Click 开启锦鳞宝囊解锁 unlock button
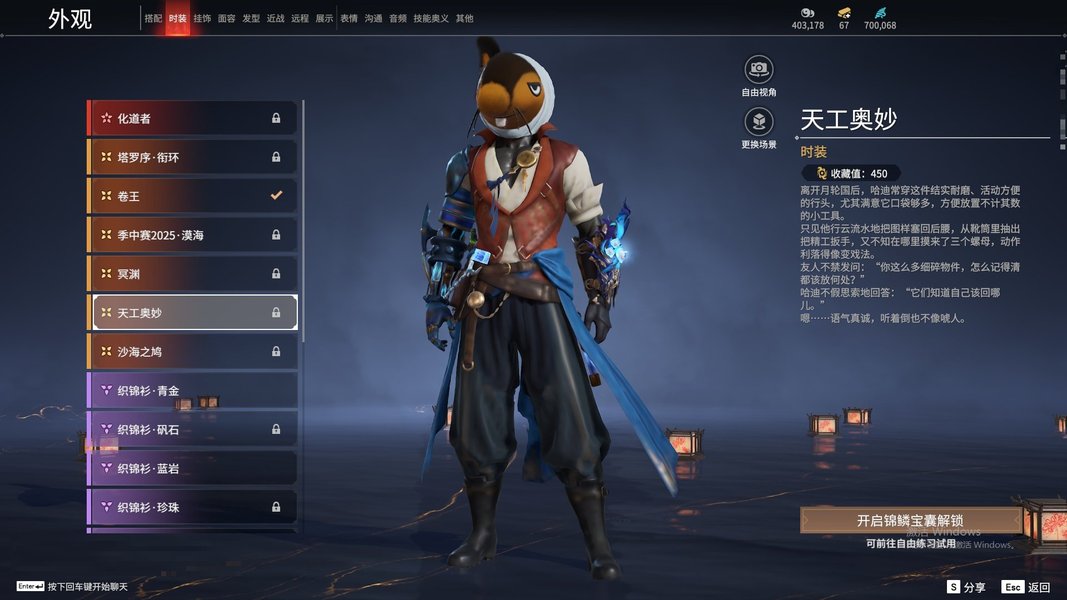The height and width of the screenshot is (600, 1067). [x=910, y=521]
